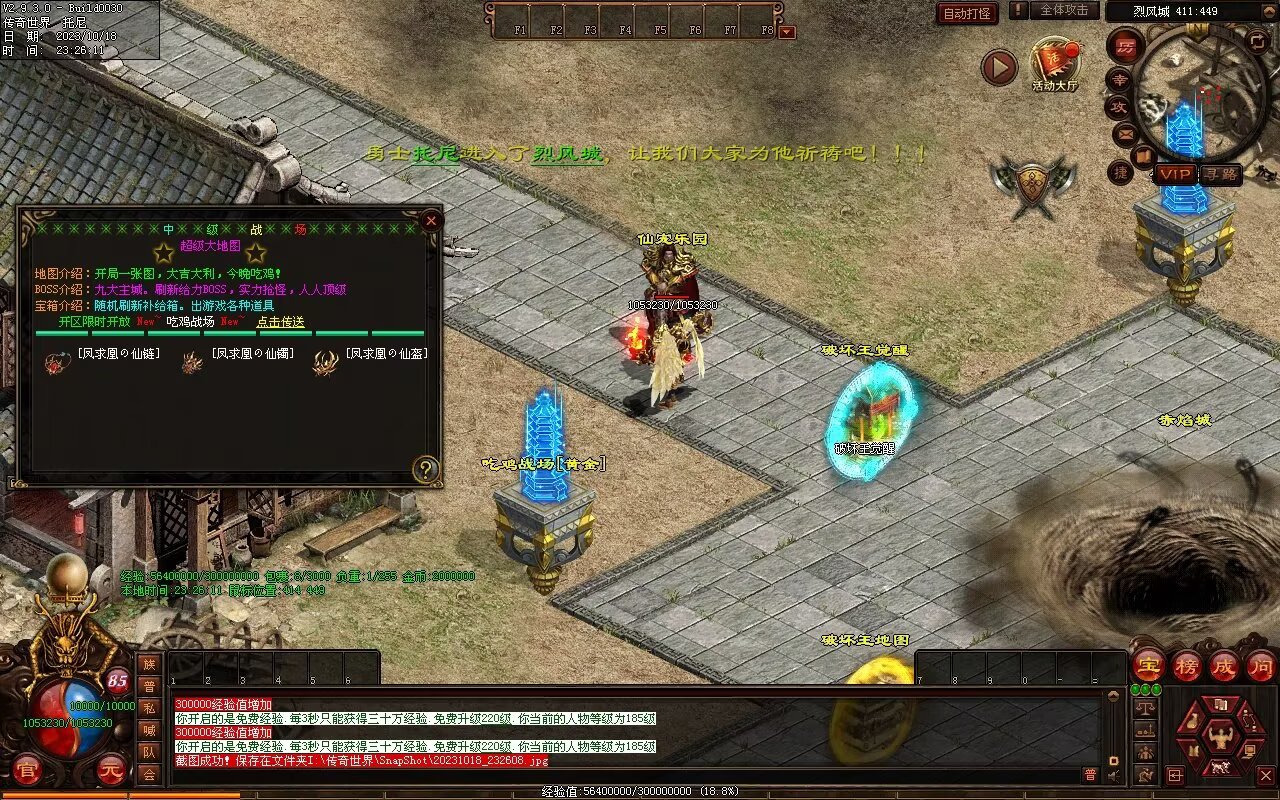The image size is (1280, 800).
Task: Click the round play arrow button
Action: [x=998, y=67]
